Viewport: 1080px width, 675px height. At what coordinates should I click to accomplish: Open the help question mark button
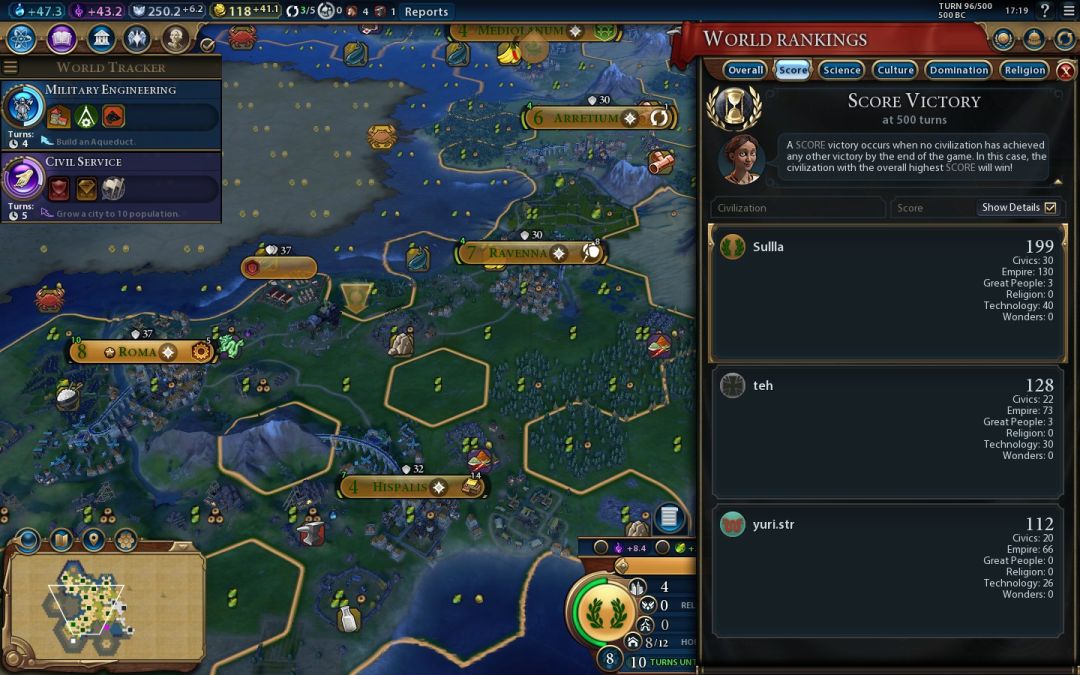1044,11
